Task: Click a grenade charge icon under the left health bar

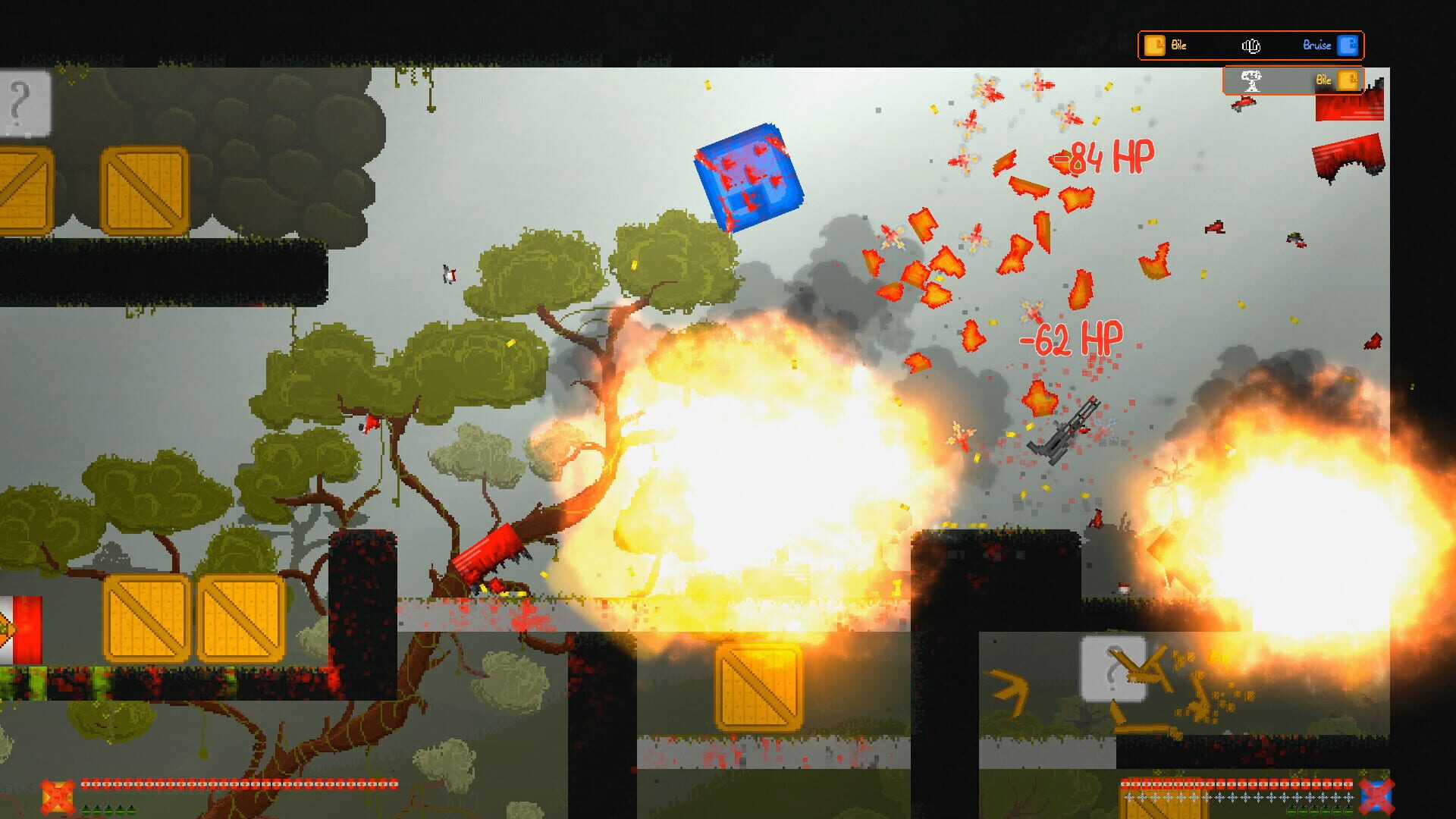Action: pos(85,811)
